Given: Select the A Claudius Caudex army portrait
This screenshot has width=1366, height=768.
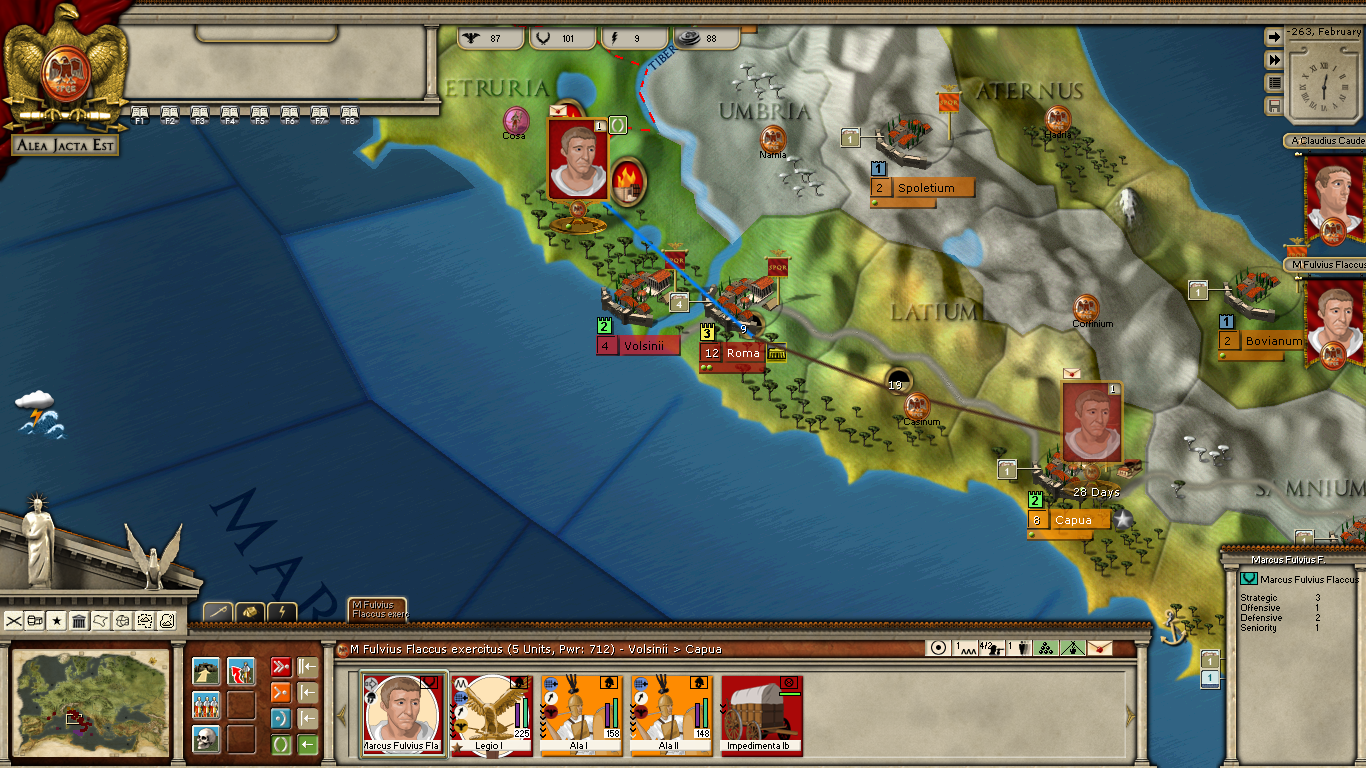Looking at the screenshot, I should 1331,198.
